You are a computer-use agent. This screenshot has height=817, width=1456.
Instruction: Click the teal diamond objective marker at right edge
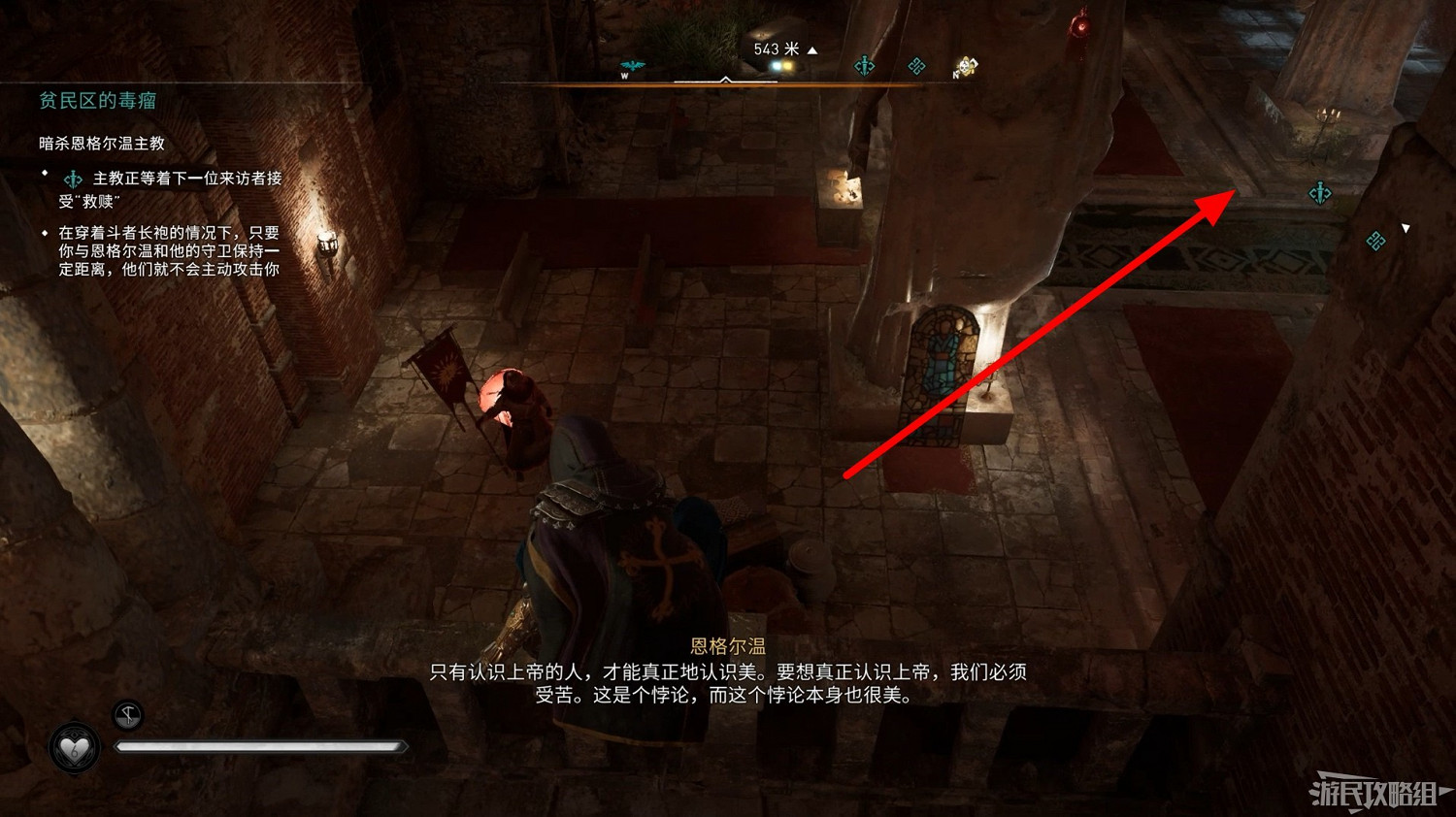coord(1375,241)
